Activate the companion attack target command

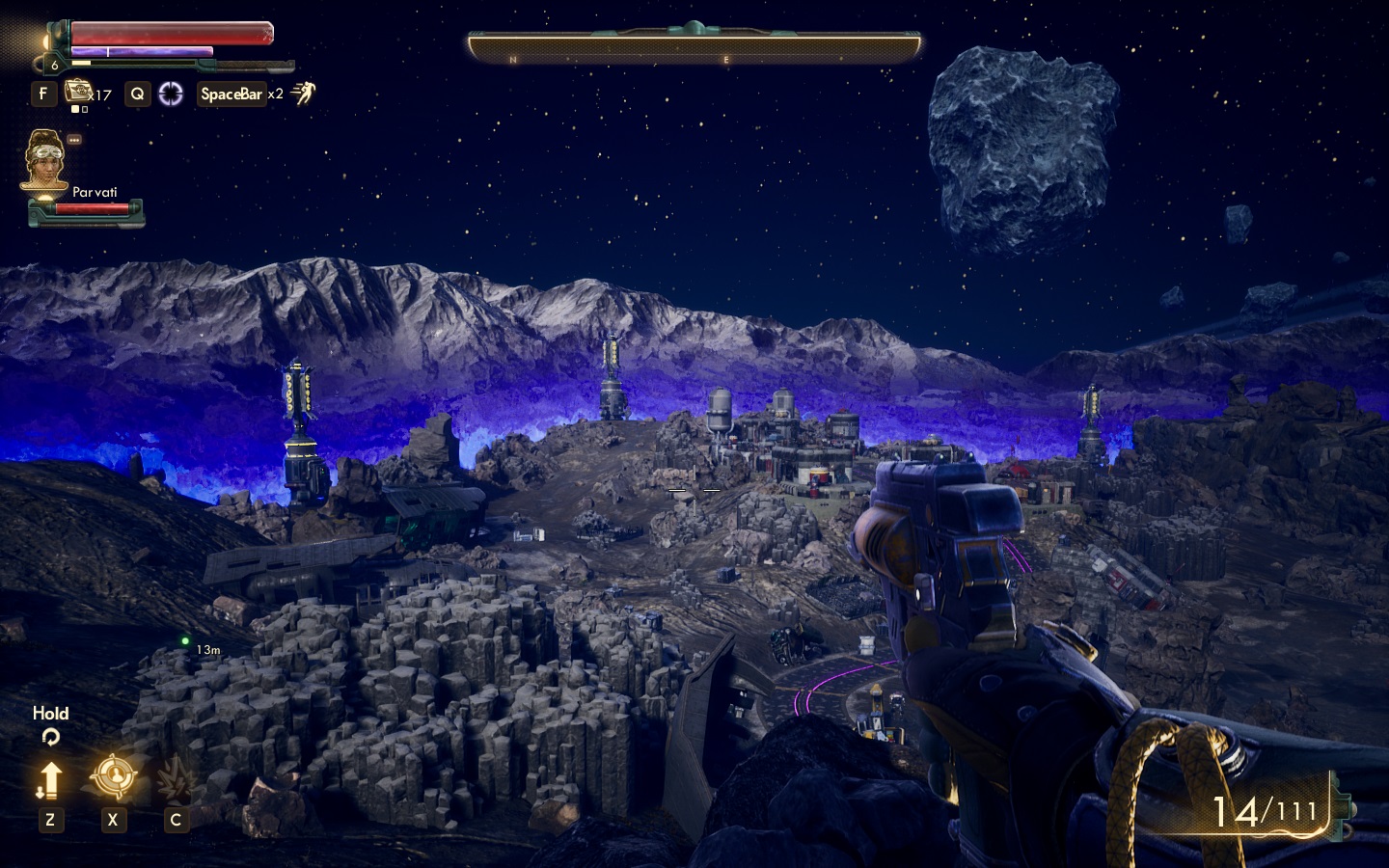112,776
